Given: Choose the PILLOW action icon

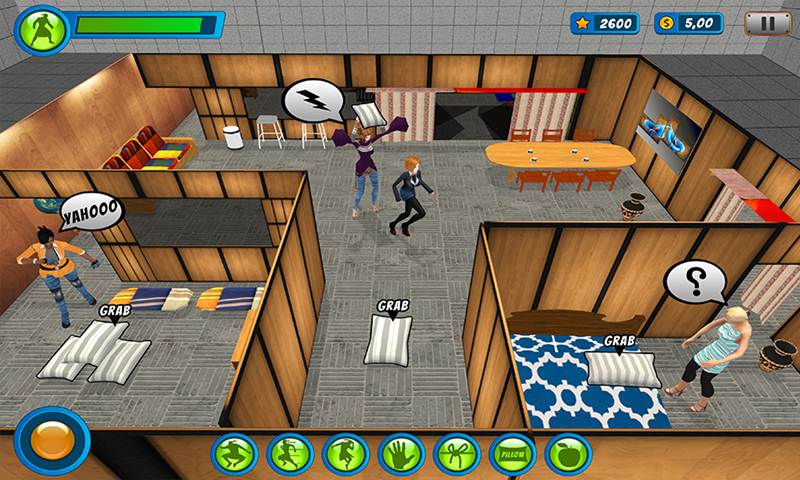Looking at the screenshot, I should [513, 454].
